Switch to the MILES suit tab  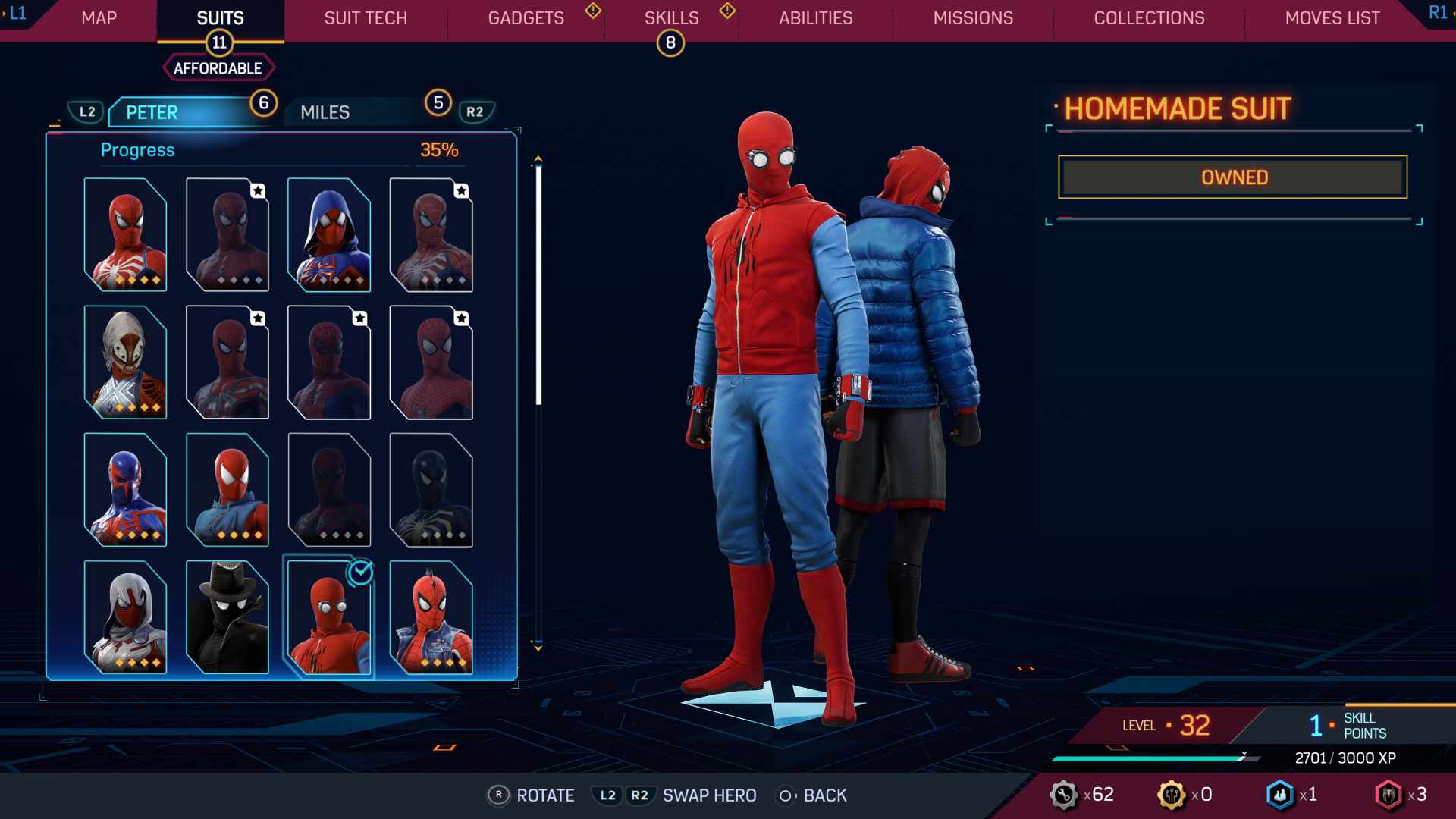325,111
